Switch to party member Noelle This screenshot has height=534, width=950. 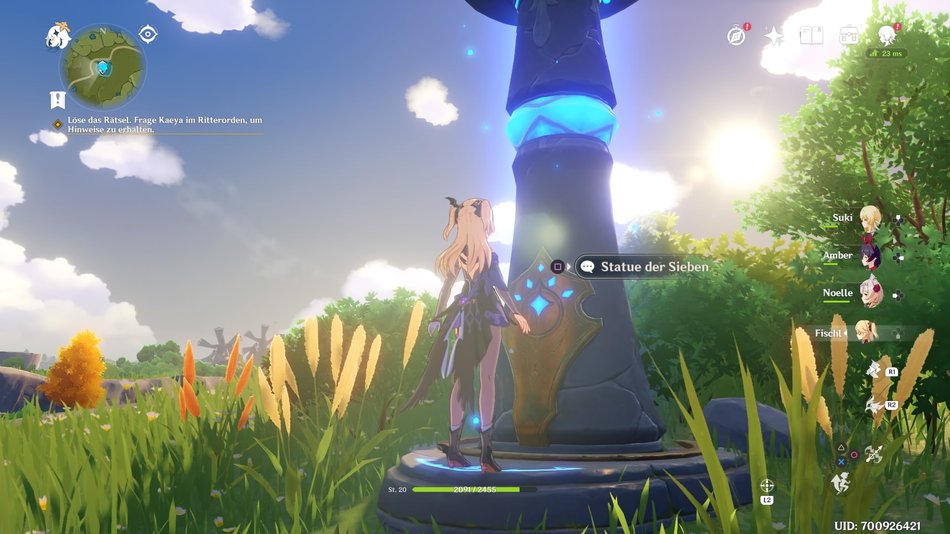[x=870, y=294]
